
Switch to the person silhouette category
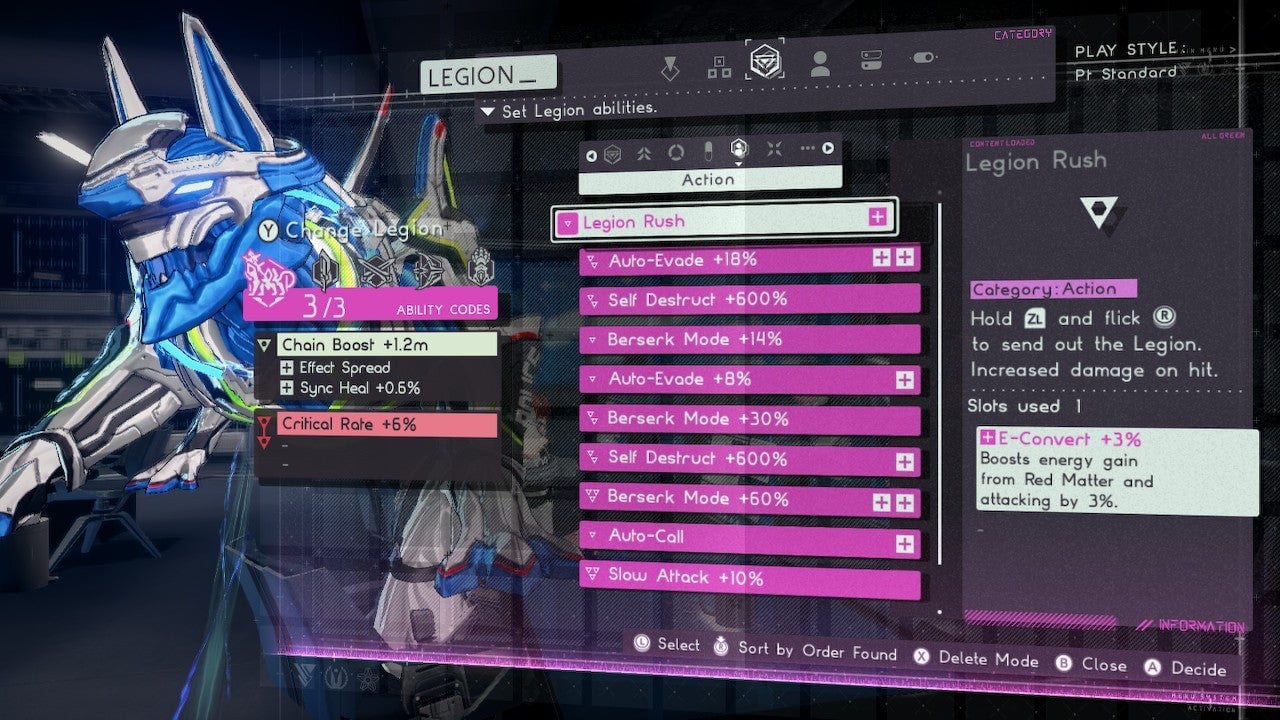pos(820,65)
